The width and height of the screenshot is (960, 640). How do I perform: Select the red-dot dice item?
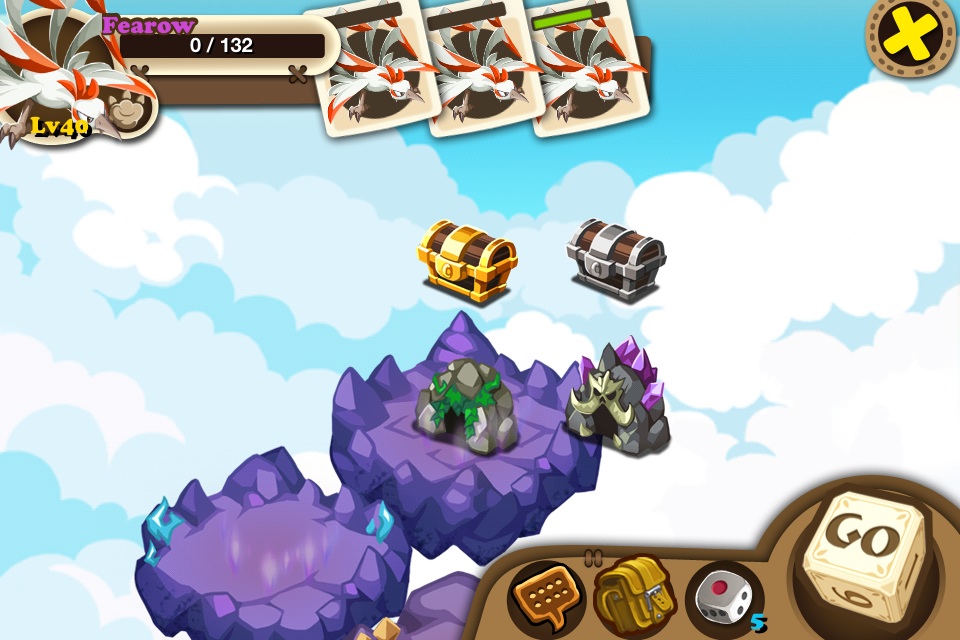point(722,595)
